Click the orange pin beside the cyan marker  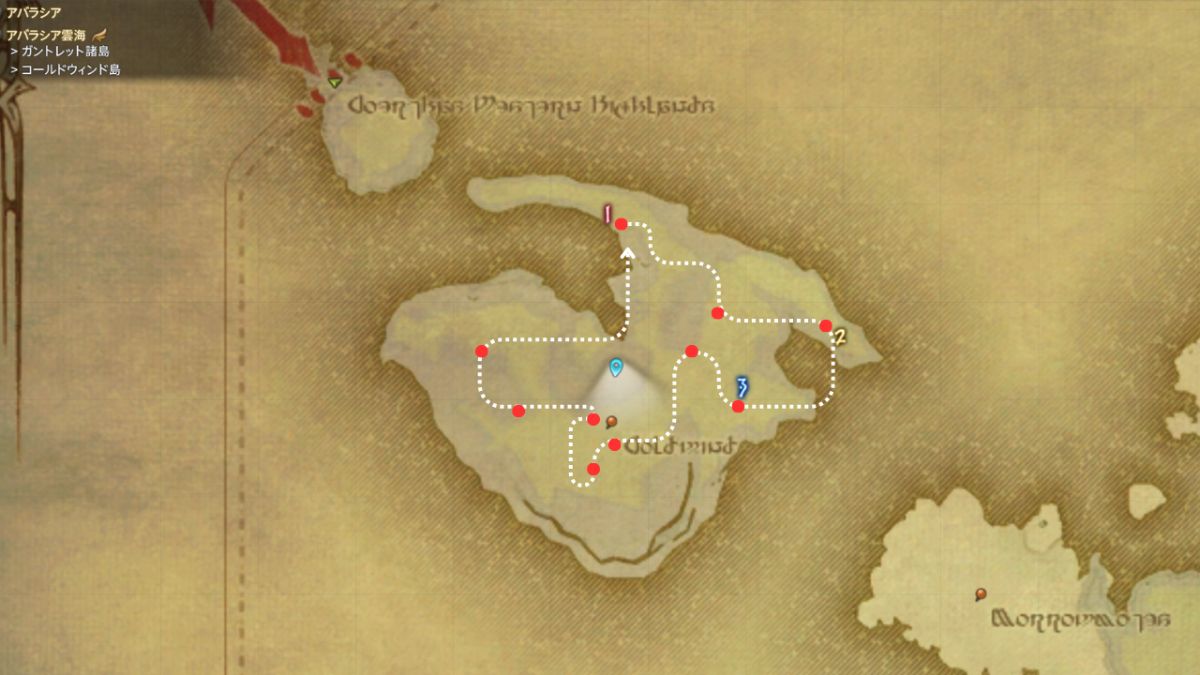611,422
